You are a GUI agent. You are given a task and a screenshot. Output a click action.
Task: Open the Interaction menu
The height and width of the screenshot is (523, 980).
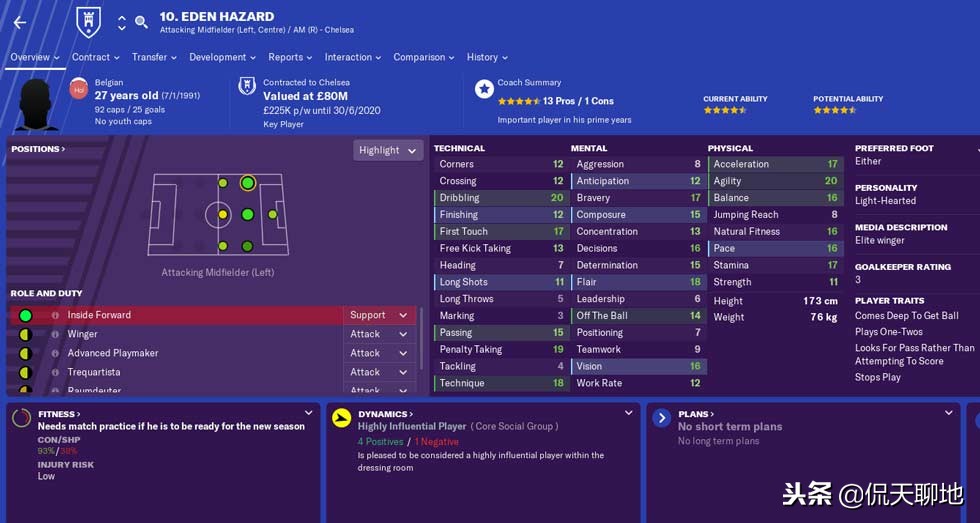(353, 57)
